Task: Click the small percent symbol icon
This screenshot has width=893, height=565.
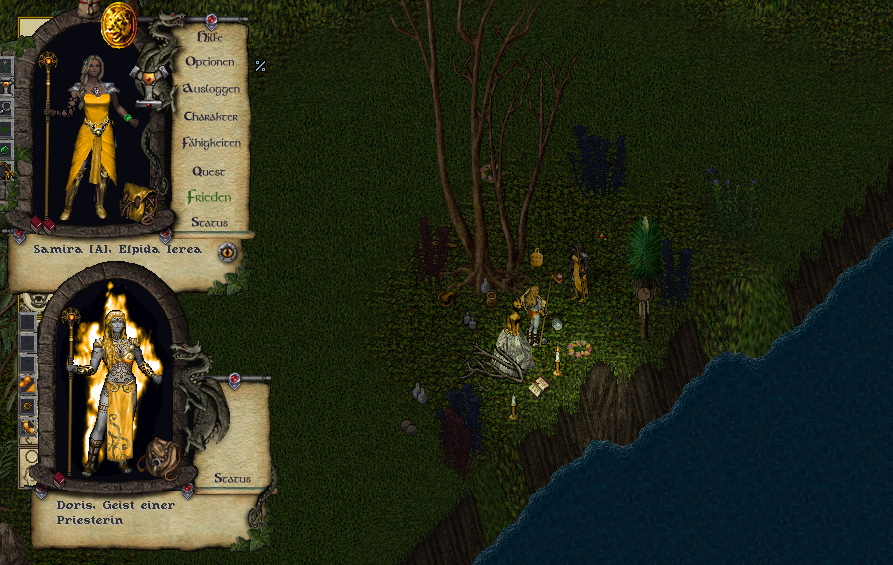Action: click(x=260, y=66)
